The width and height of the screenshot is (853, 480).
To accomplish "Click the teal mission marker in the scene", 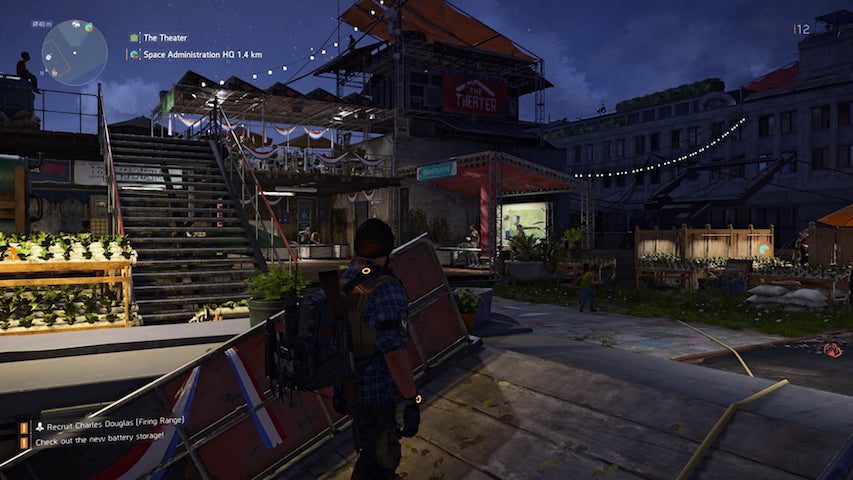I will 765,249.
